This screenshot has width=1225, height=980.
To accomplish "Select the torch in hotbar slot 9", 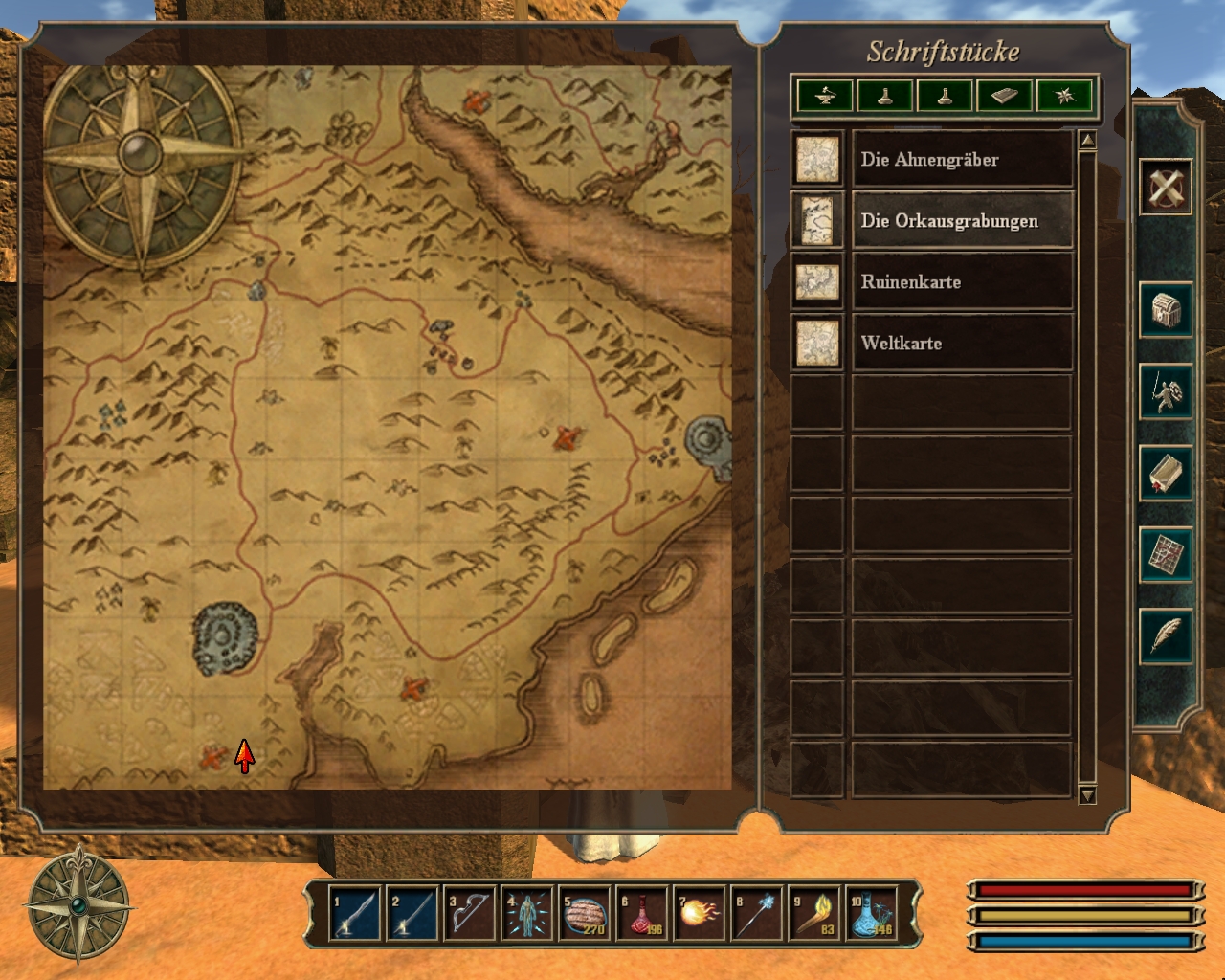I will click(x=814, y=914).
